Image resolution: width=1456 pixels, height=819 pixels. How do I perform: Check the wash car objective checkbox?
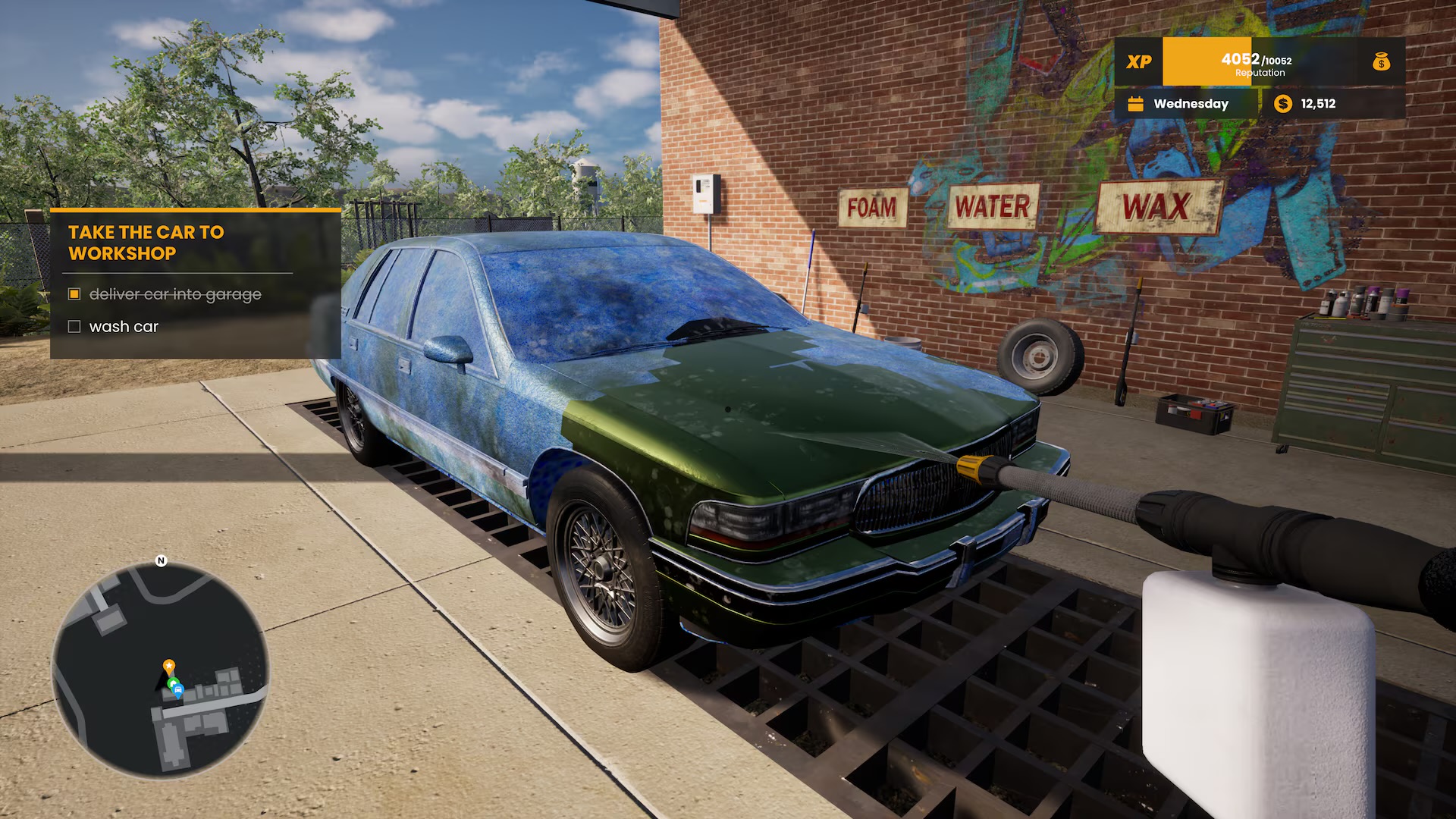click(x=74, y=326)
